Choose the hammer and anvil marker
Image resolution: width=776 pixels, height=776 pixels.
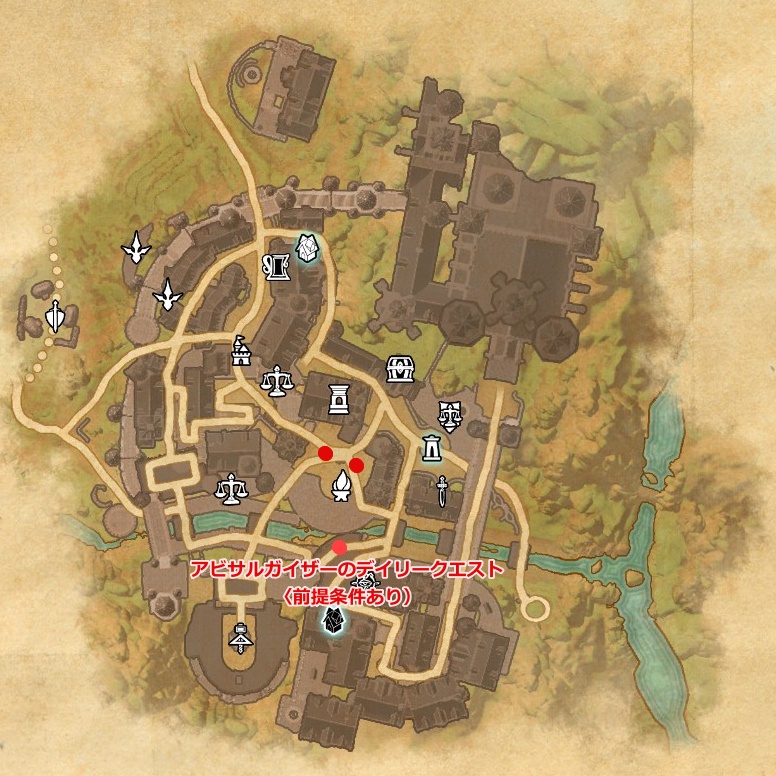click(x=240, y=634)
